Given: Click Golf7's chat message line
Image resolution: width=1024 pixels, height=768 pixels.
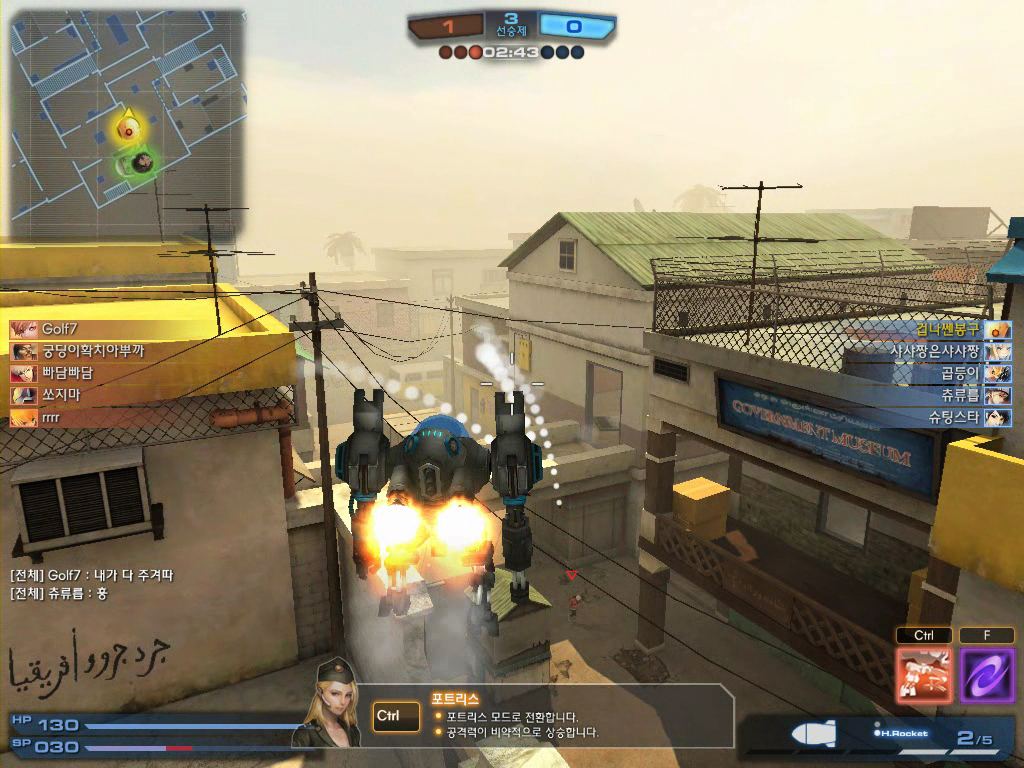Looking at the screenshot, I should point(92,575).
